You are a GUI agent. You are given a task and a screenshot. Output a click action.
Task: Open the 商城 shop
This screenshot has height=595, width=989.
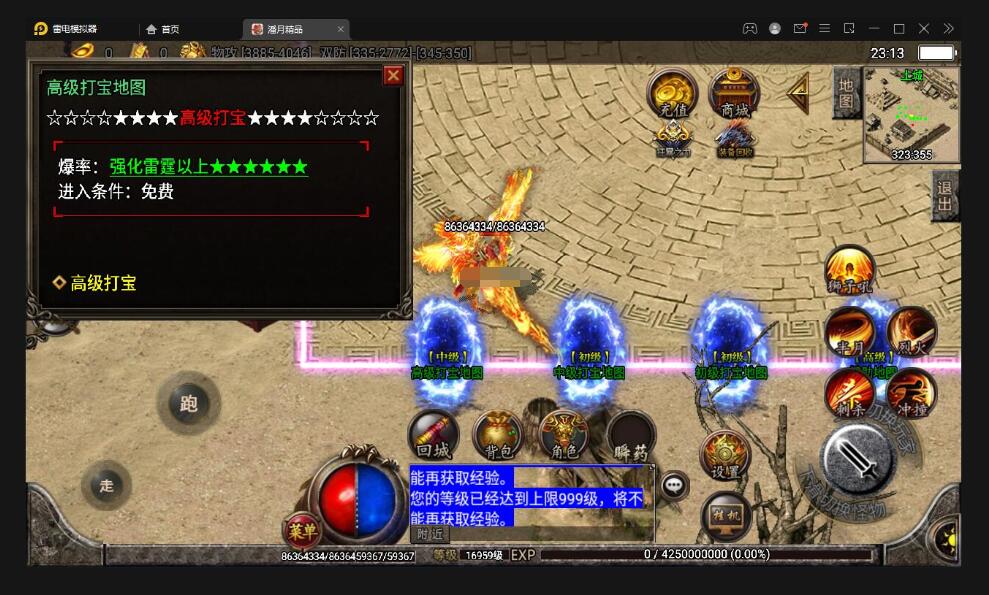pos(734,93)
